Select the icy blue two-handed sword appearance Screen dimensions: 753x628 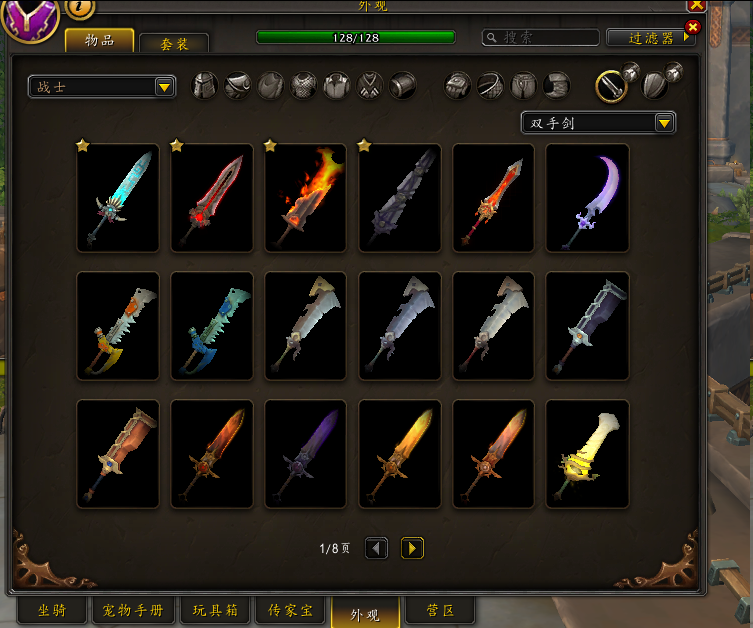(x=118, y=197)
